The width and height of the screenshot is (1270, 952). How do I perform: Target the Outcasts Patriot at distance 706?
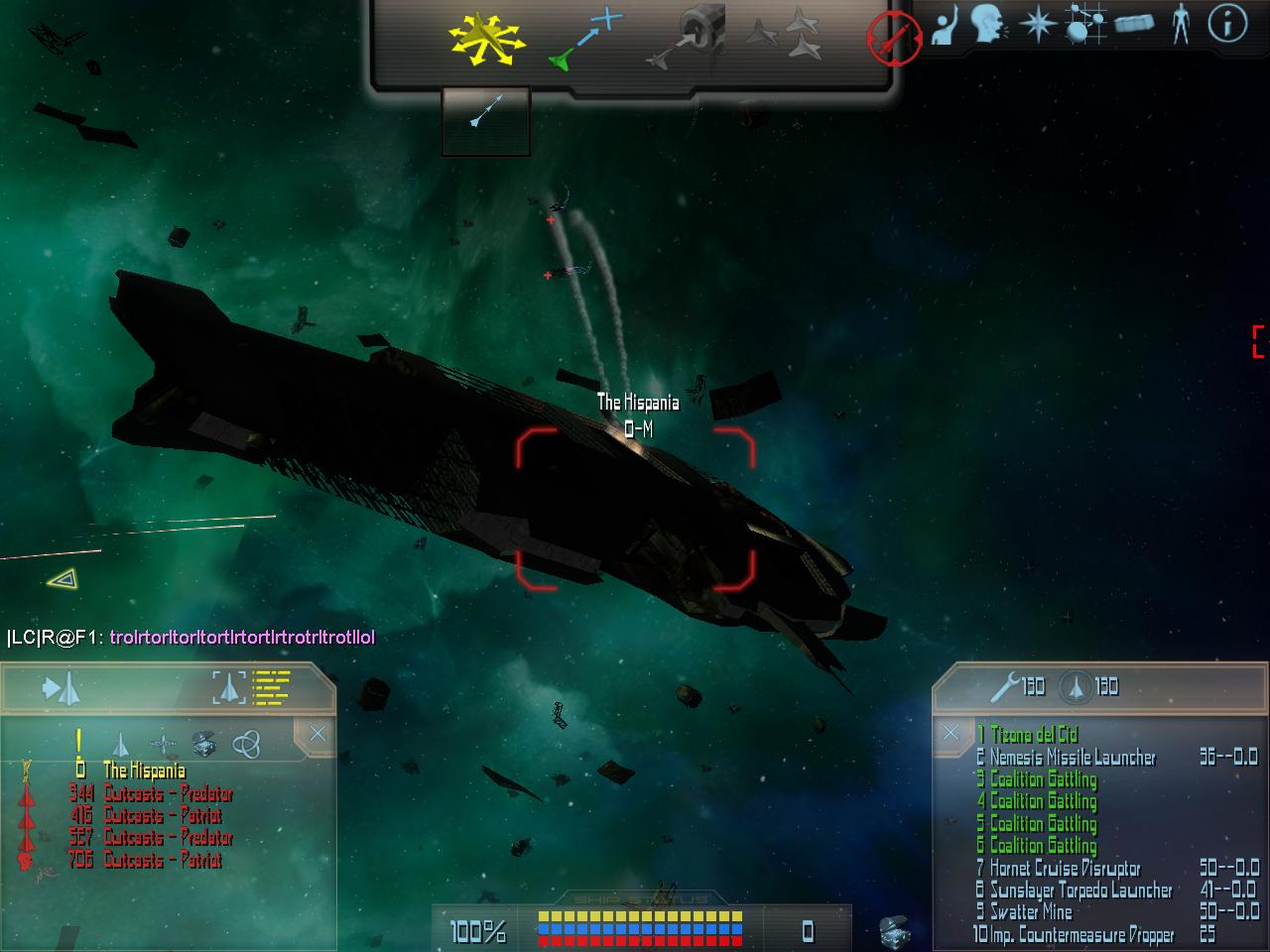pyautogui.click(x=162, y=860)
